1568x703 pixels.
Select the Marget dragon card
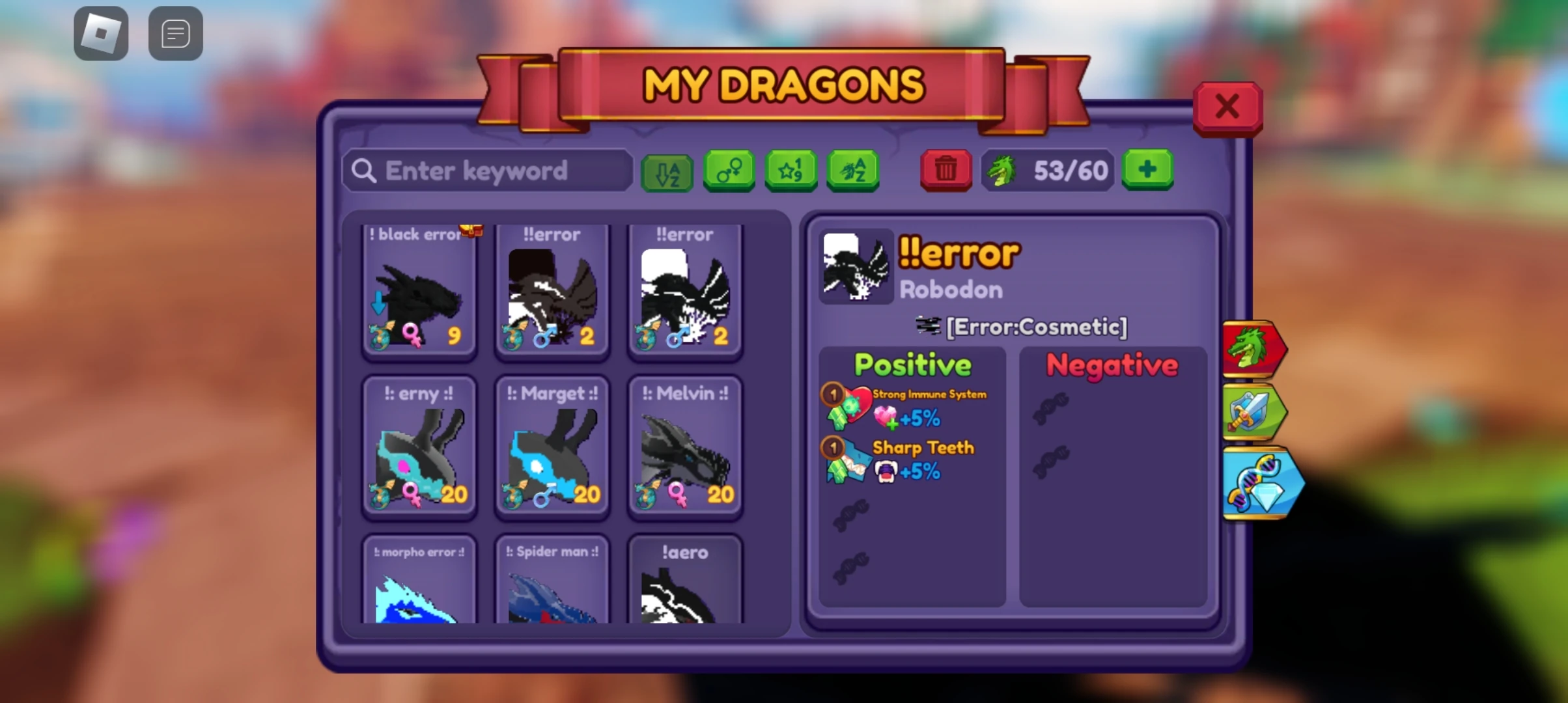click(x=552, y=449)
